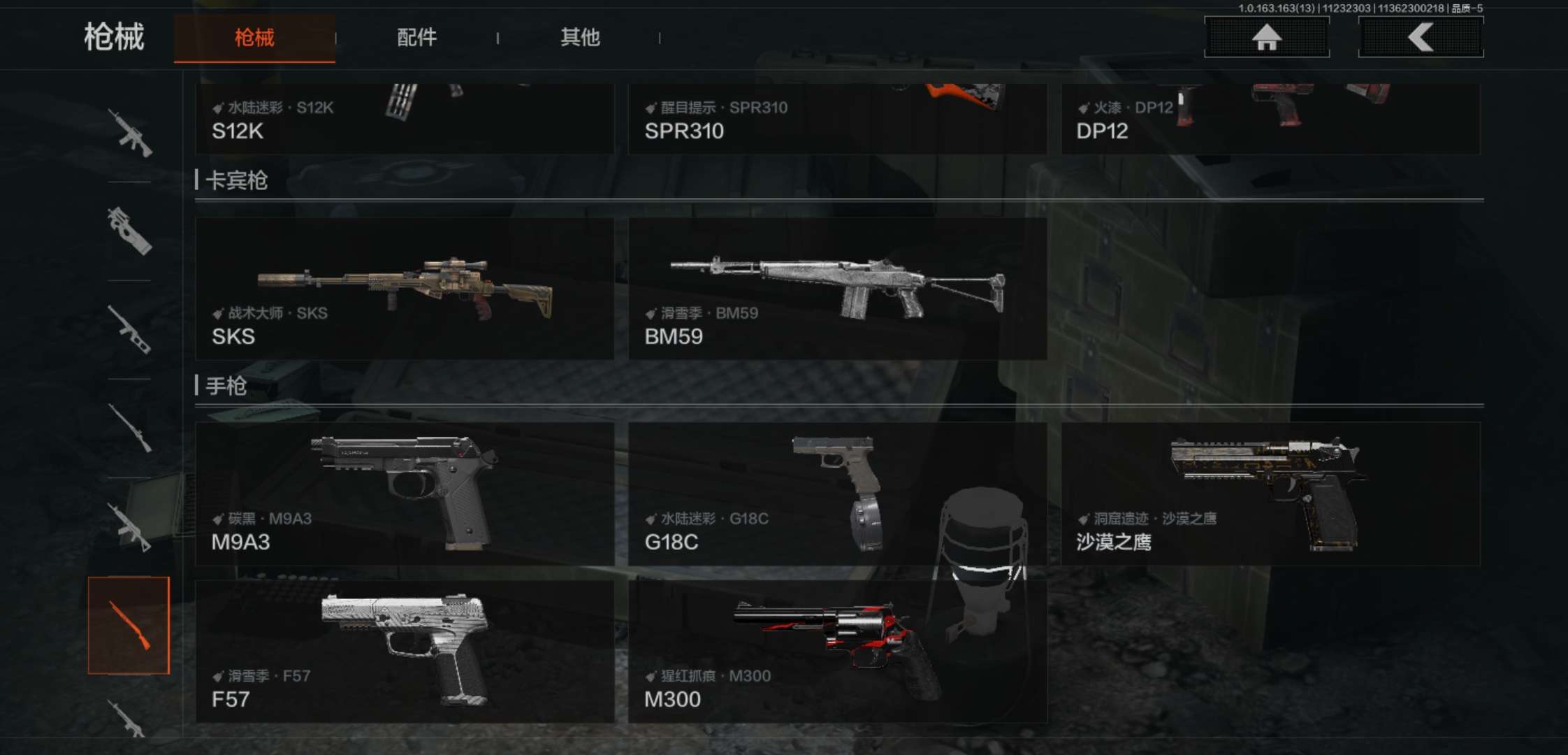Pick the DP12 weapon card

(x=1270, y=119)
